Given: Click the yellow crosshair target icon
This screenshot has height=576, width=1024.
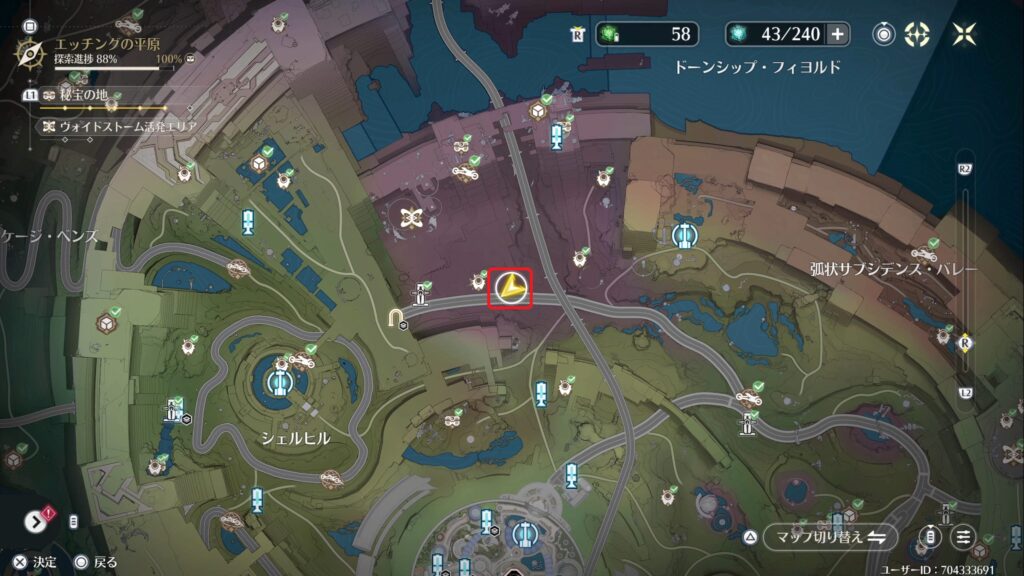Looking at the screenshot, I should [x=916, y=34].
